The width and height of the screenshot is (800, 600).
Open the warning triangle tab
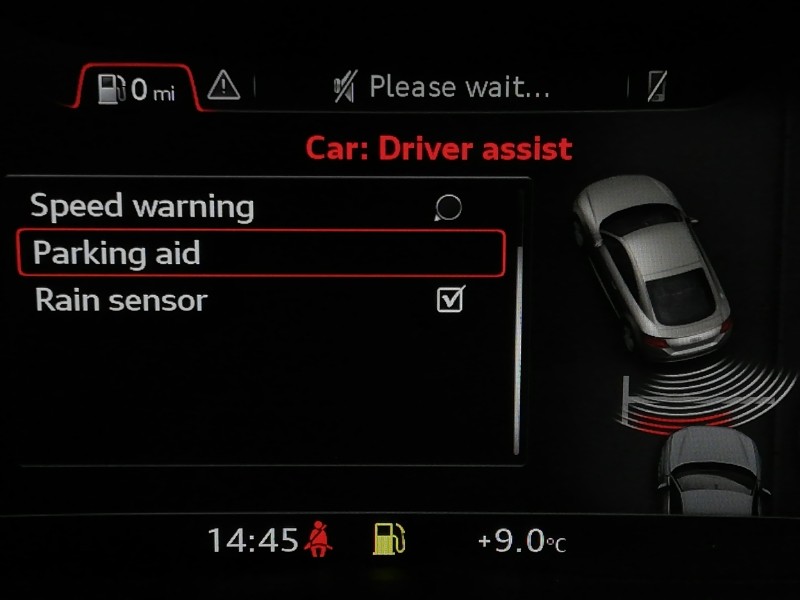pyautogui.click(x=224, y=88)
